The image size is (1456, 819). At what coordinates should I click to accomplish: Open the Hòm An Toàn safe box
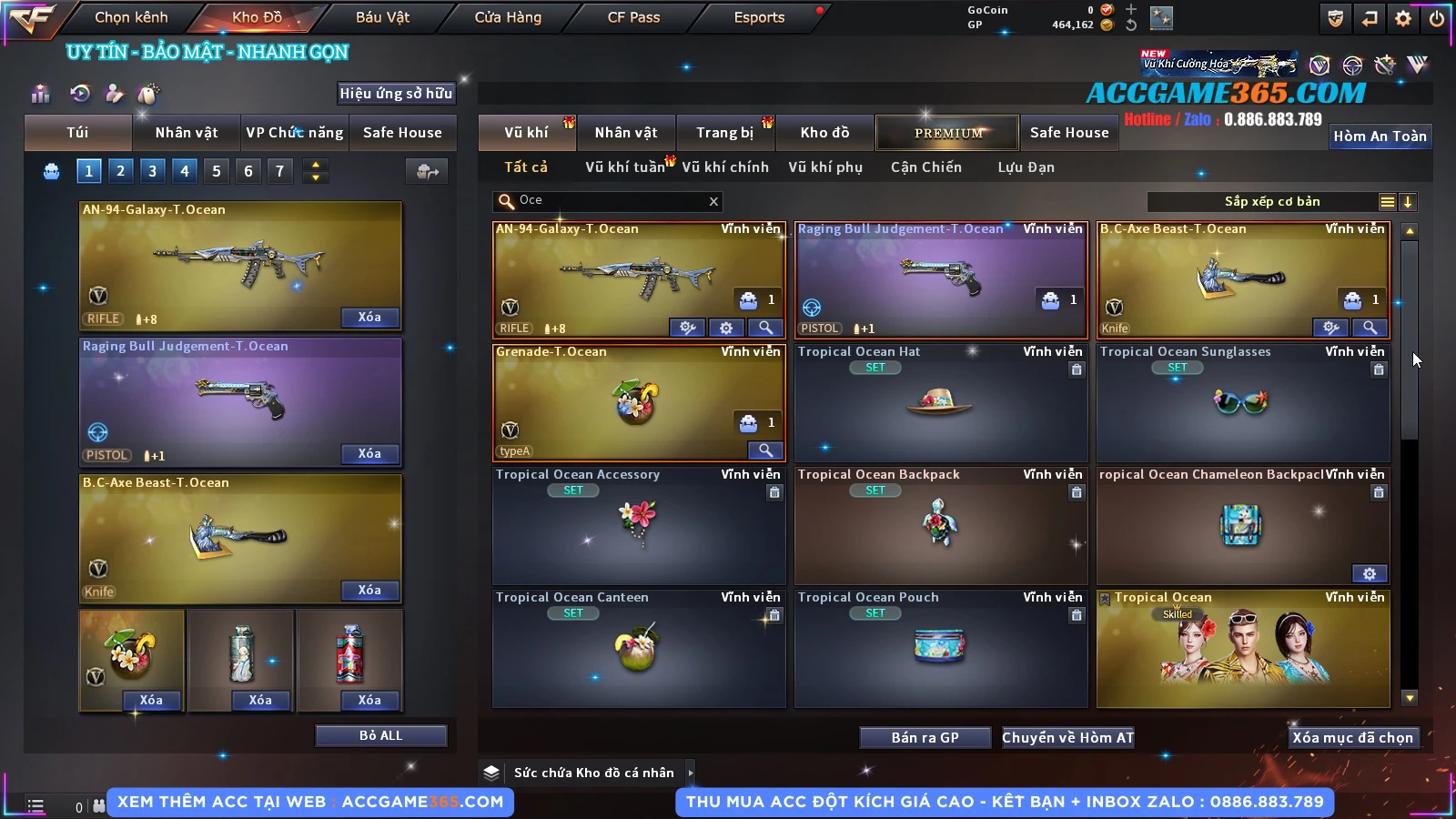tap(1380, 136)
